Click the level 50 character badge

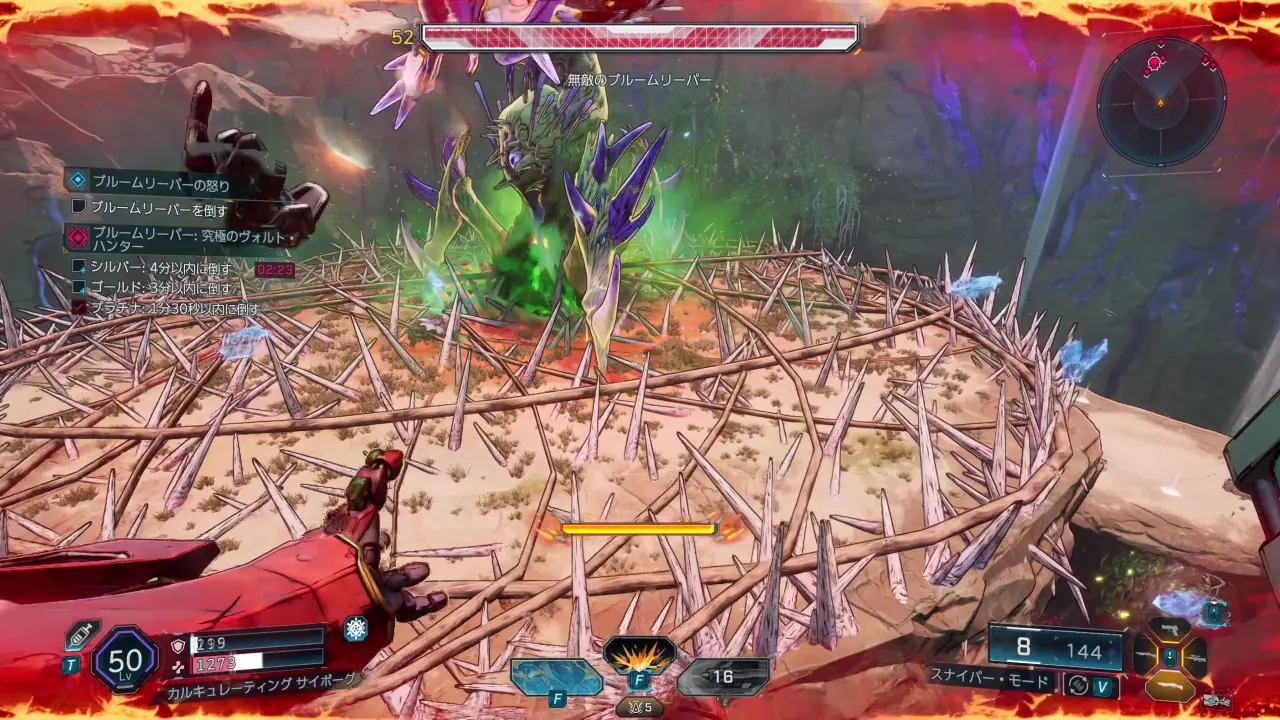pos(125,659)
